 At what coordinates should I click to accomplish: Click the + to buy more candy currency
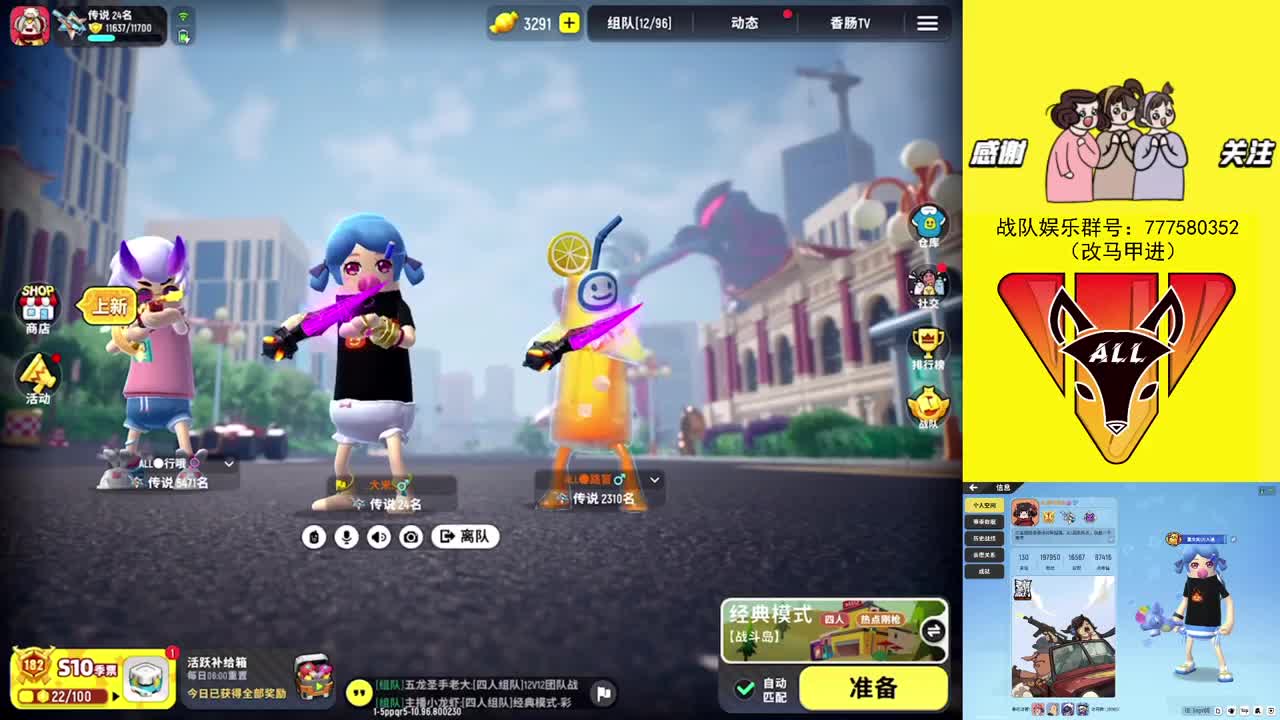tap(568, 23)
